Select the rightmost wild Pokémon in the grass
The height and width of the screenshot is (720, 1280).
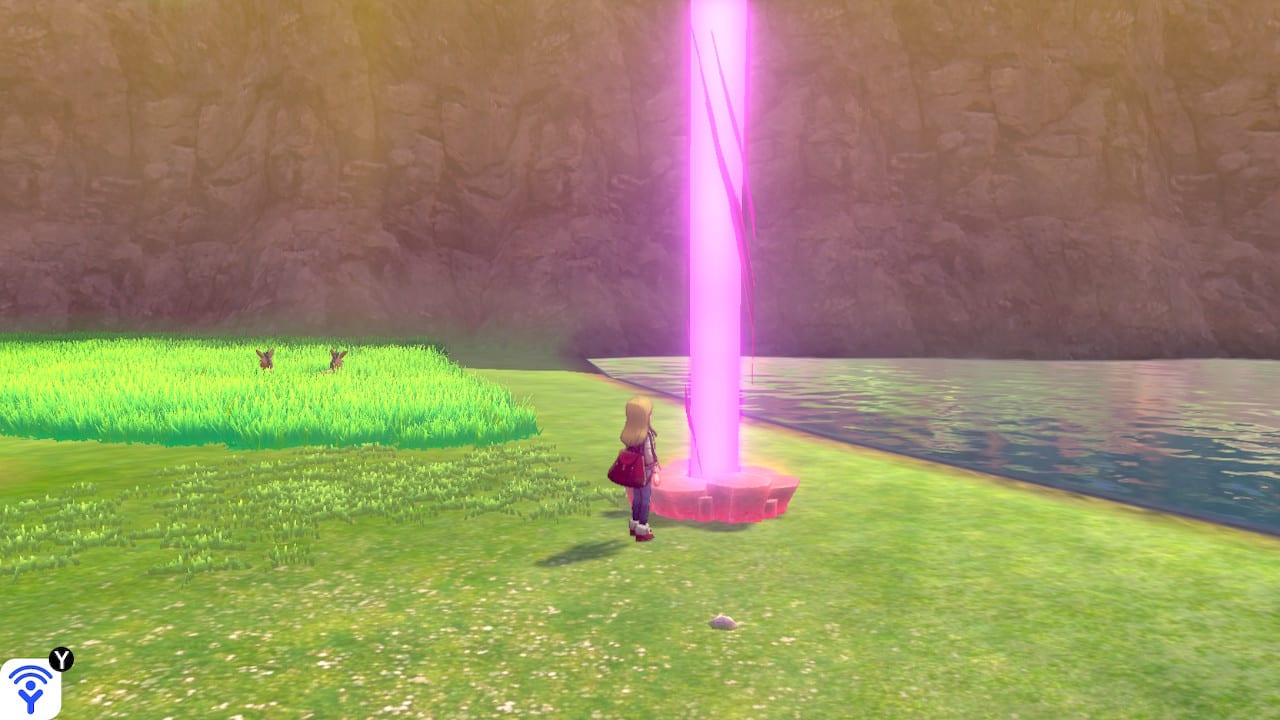coord(336,360)
